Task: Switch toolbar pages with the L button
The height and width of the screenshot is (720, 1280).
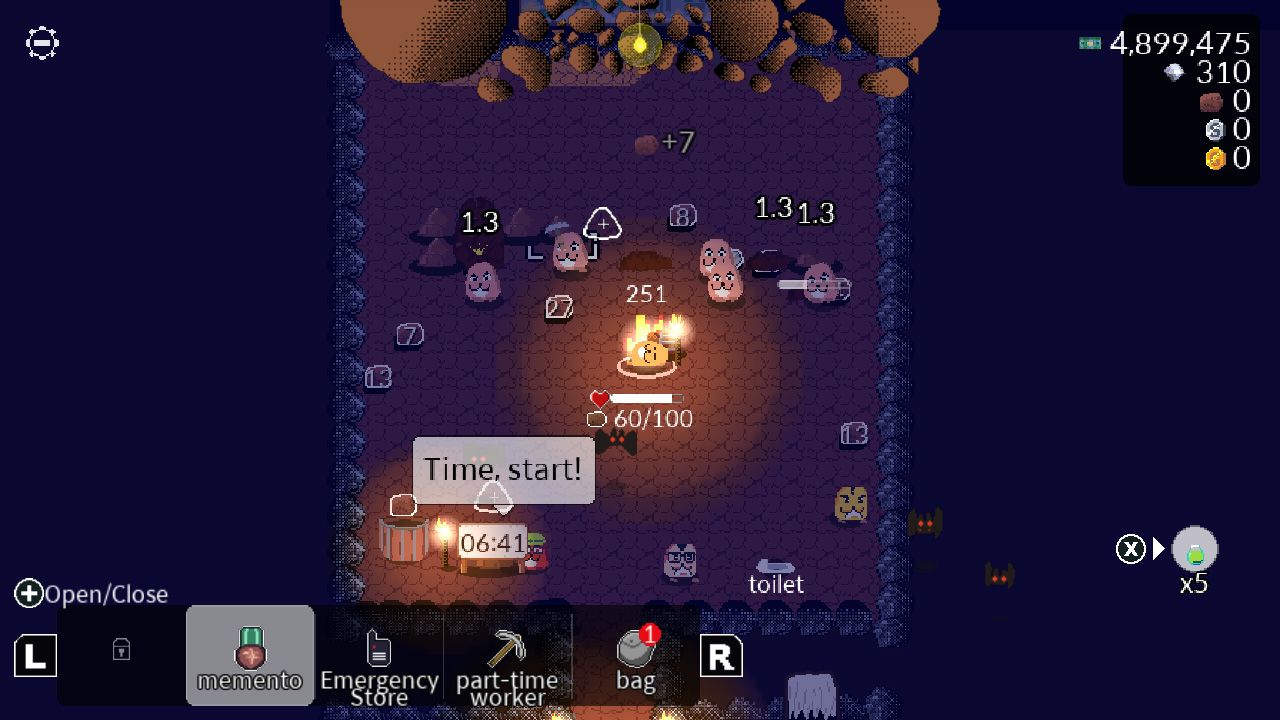Action: click(35, 656)
